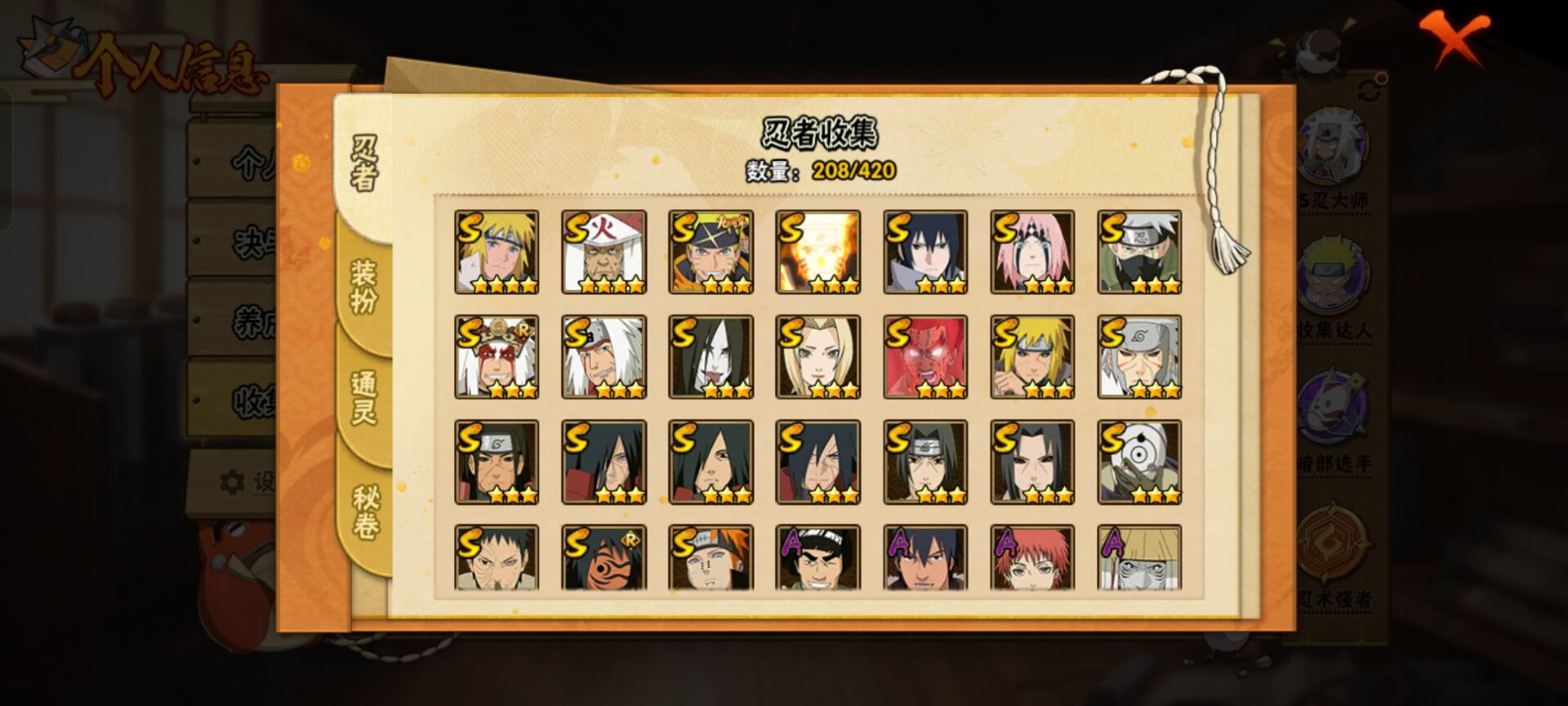The height and width of the screenshot is (706, 1568).
Task: Select the A-rank red-haired Sasori portrait
Action: tap(1032, 558)
